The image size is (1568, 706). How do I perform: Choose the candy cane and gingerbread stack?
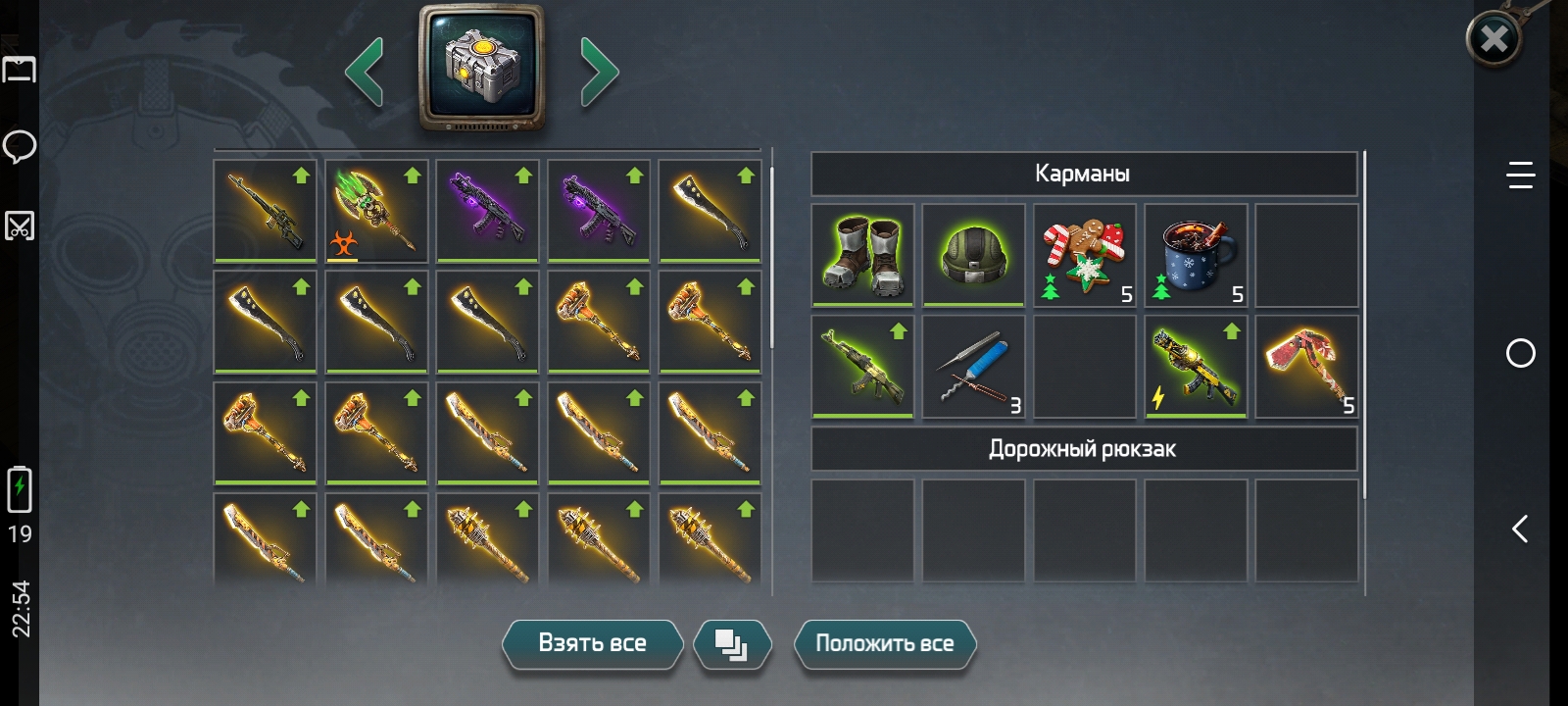(1085, 255)
